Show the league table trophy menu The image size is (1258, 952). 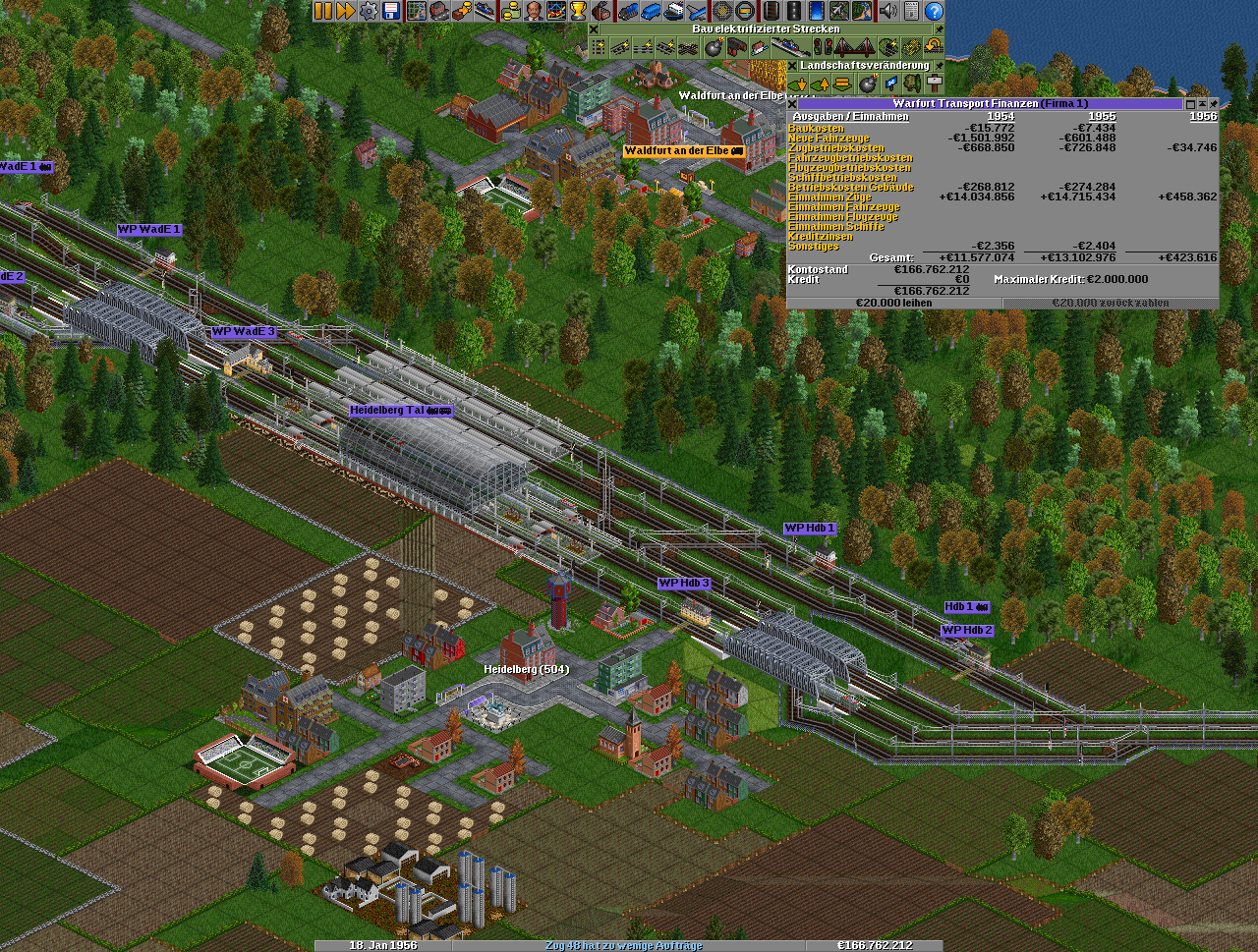pyautogui.click(x=579, y=11)
